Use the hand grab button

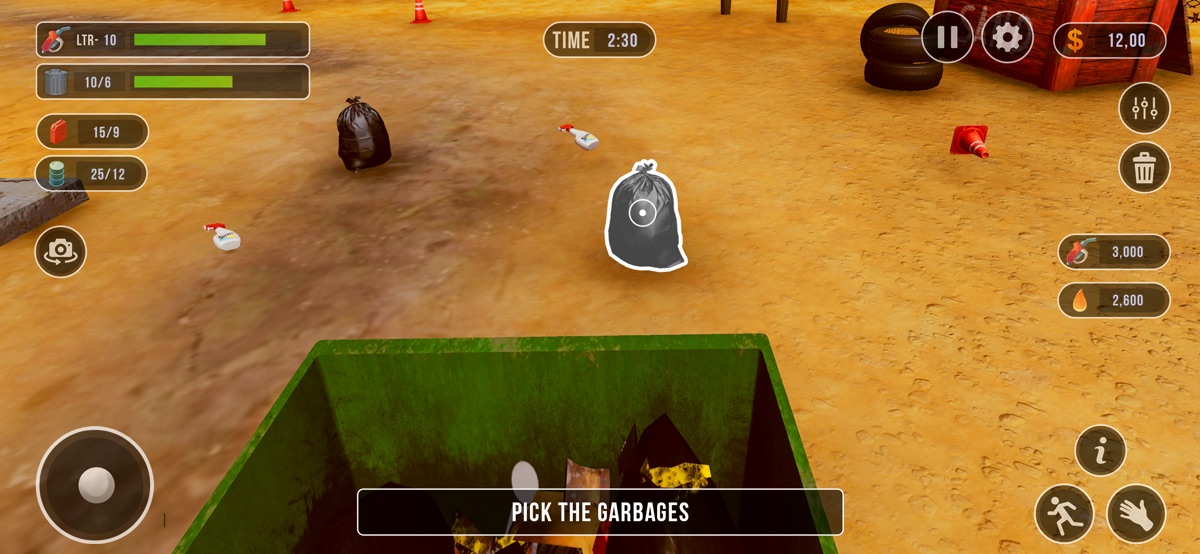(1136, 513)
